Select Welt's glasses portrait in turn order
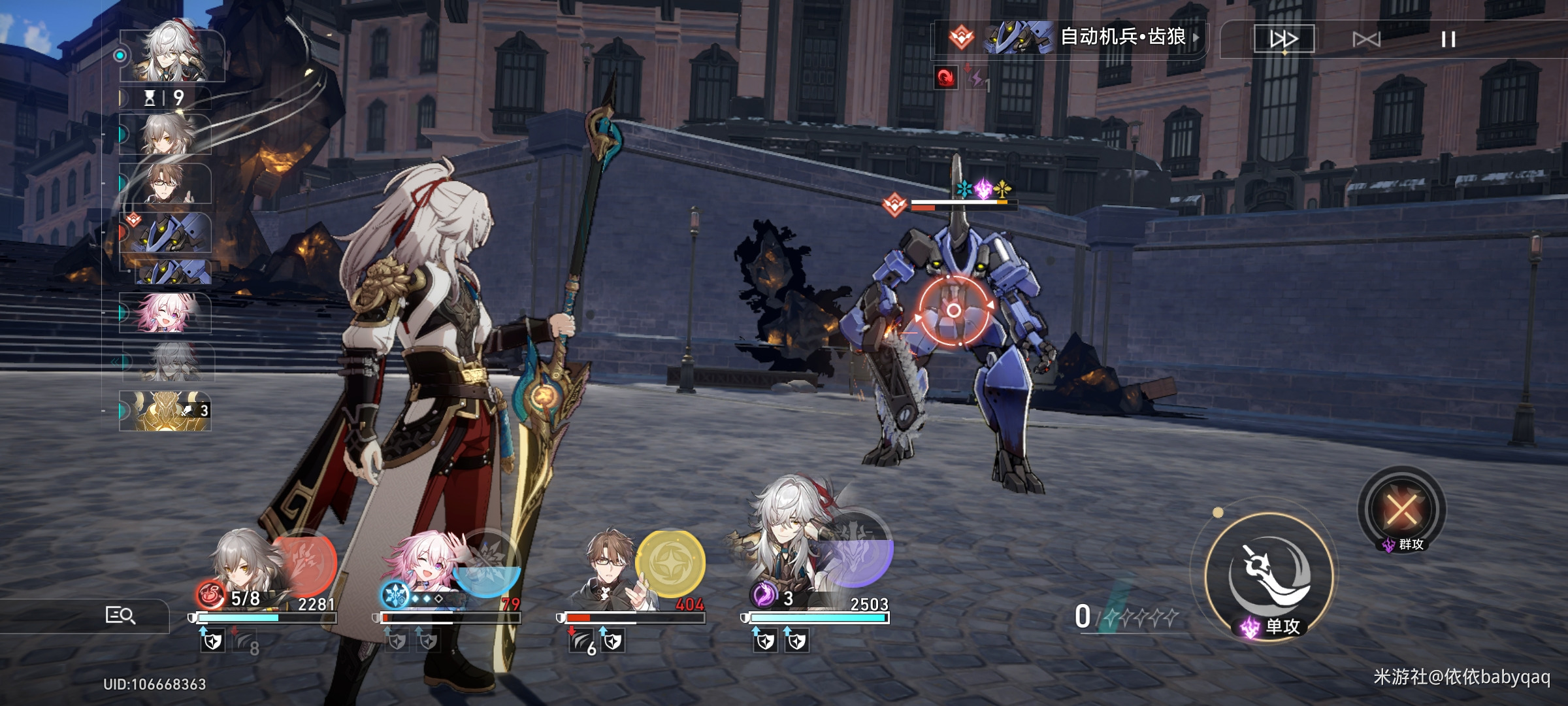1568x706 pixels. [166, 184]
